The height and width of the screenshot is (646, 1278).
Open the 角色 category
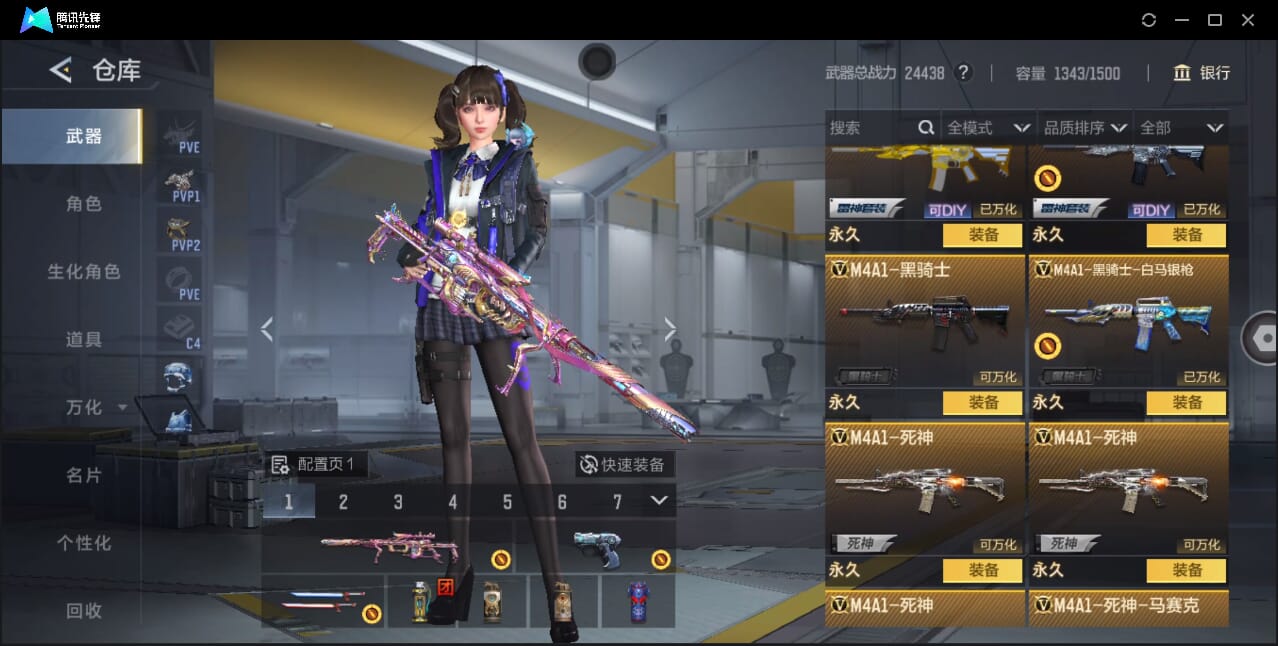click(x=84, y=204)
